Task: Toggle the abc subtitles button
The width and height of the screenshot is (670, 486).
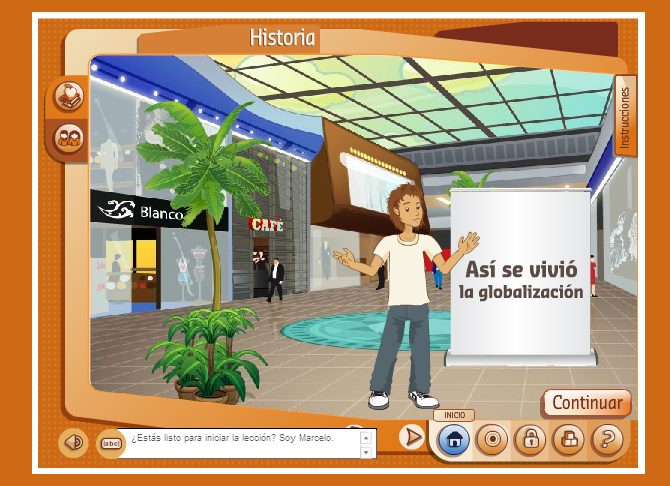Action: (110, 443)
